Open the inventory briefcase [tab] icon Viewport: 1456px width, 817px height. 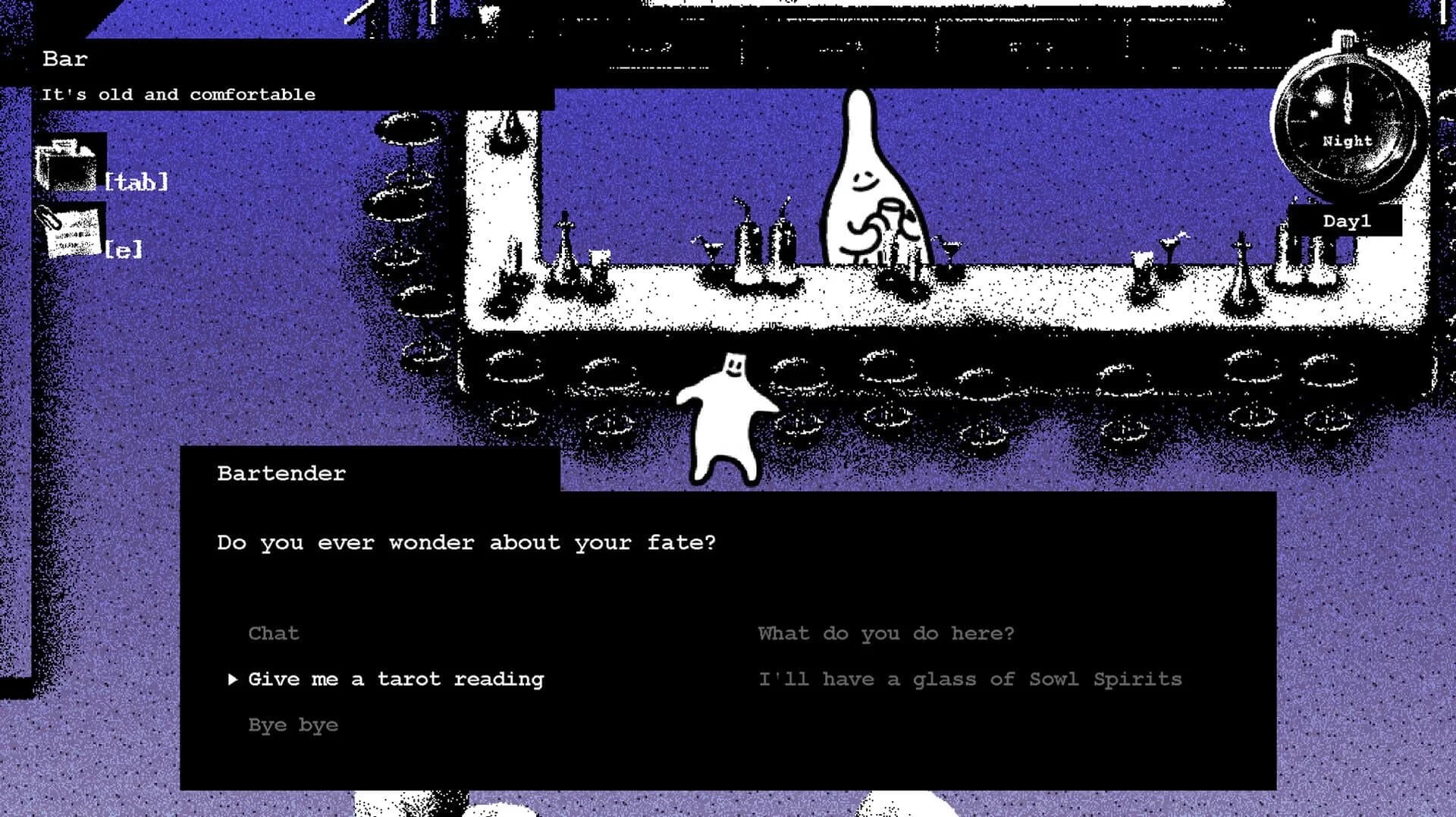(67, 163)
